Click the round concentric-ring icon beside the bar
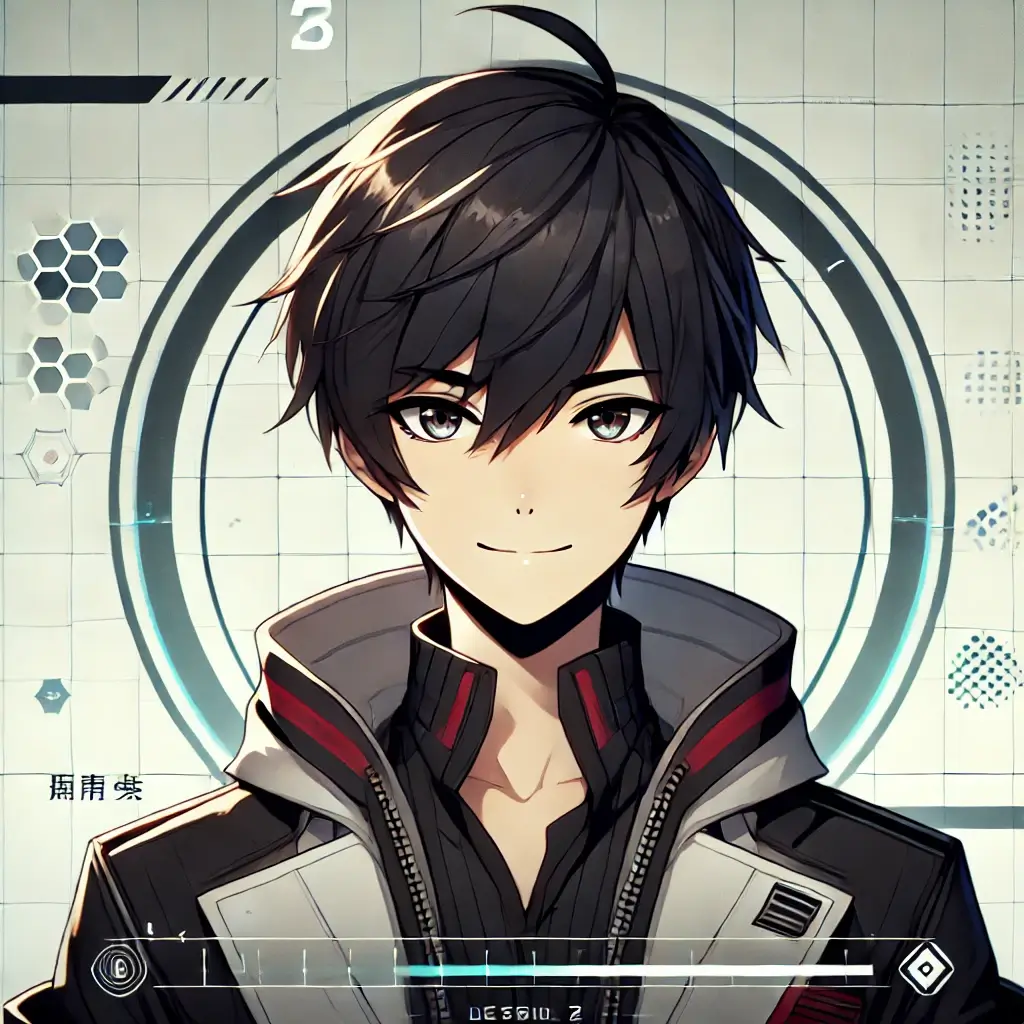 pos(119,967)
